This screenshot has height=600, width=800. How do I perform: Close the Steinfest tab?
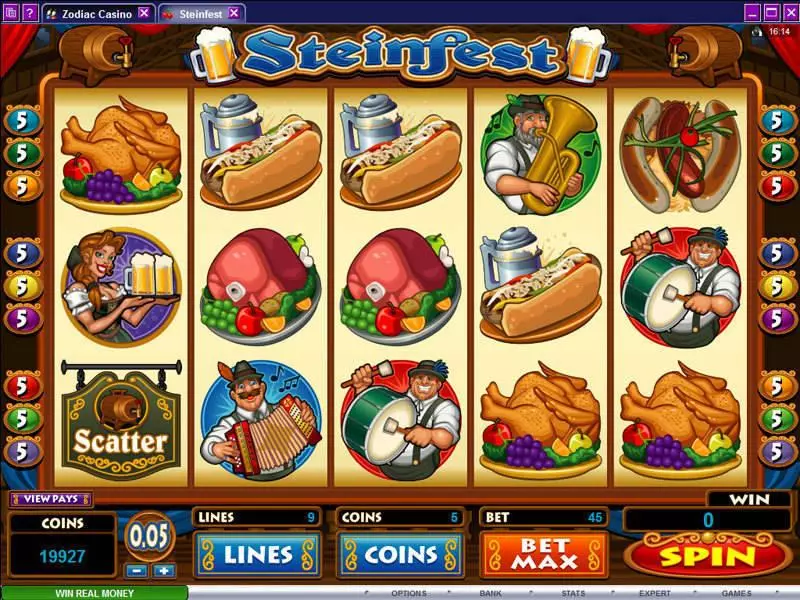(234, 13)
